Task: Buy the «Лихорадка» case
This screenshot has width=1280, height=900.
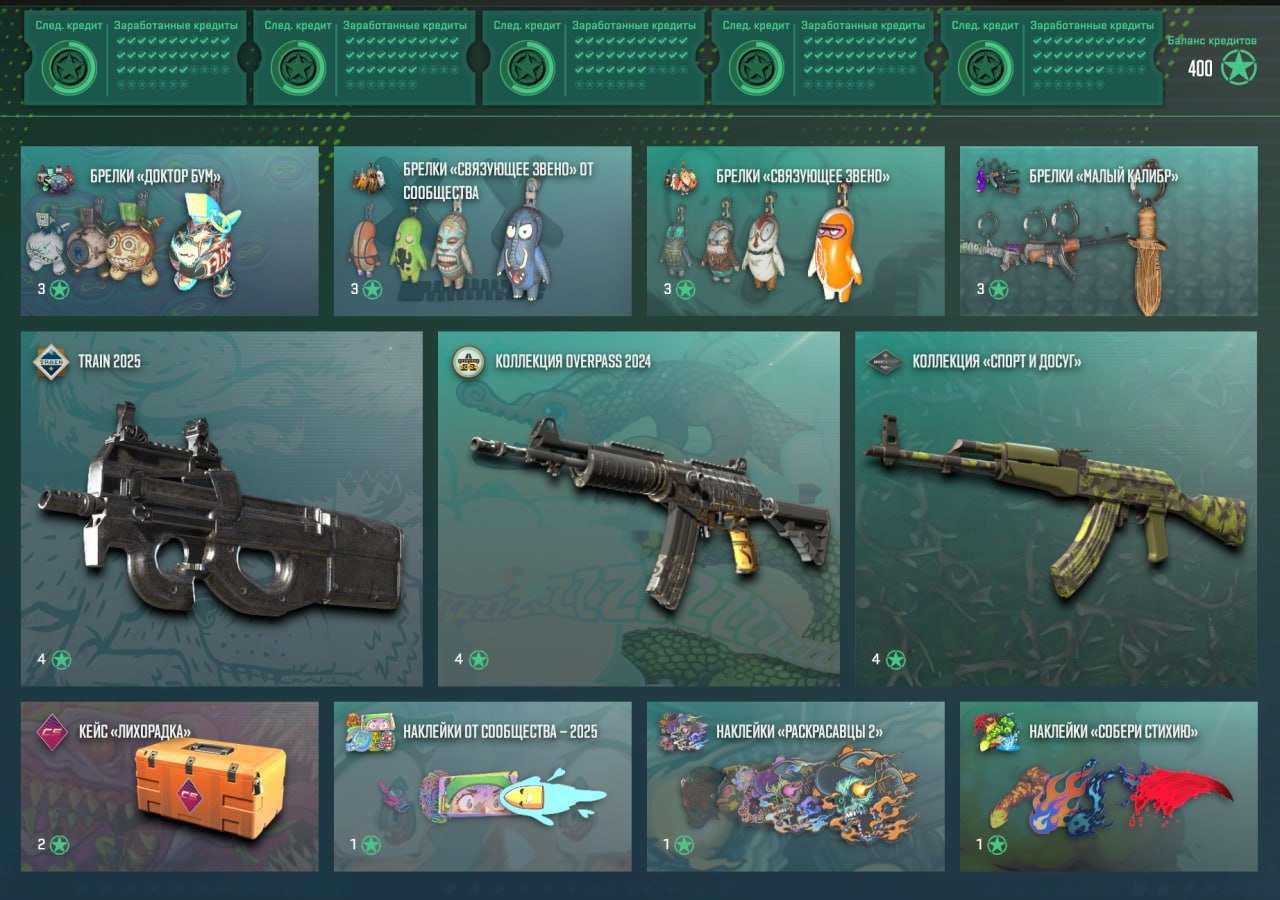Action: click(x=169, y=786)
